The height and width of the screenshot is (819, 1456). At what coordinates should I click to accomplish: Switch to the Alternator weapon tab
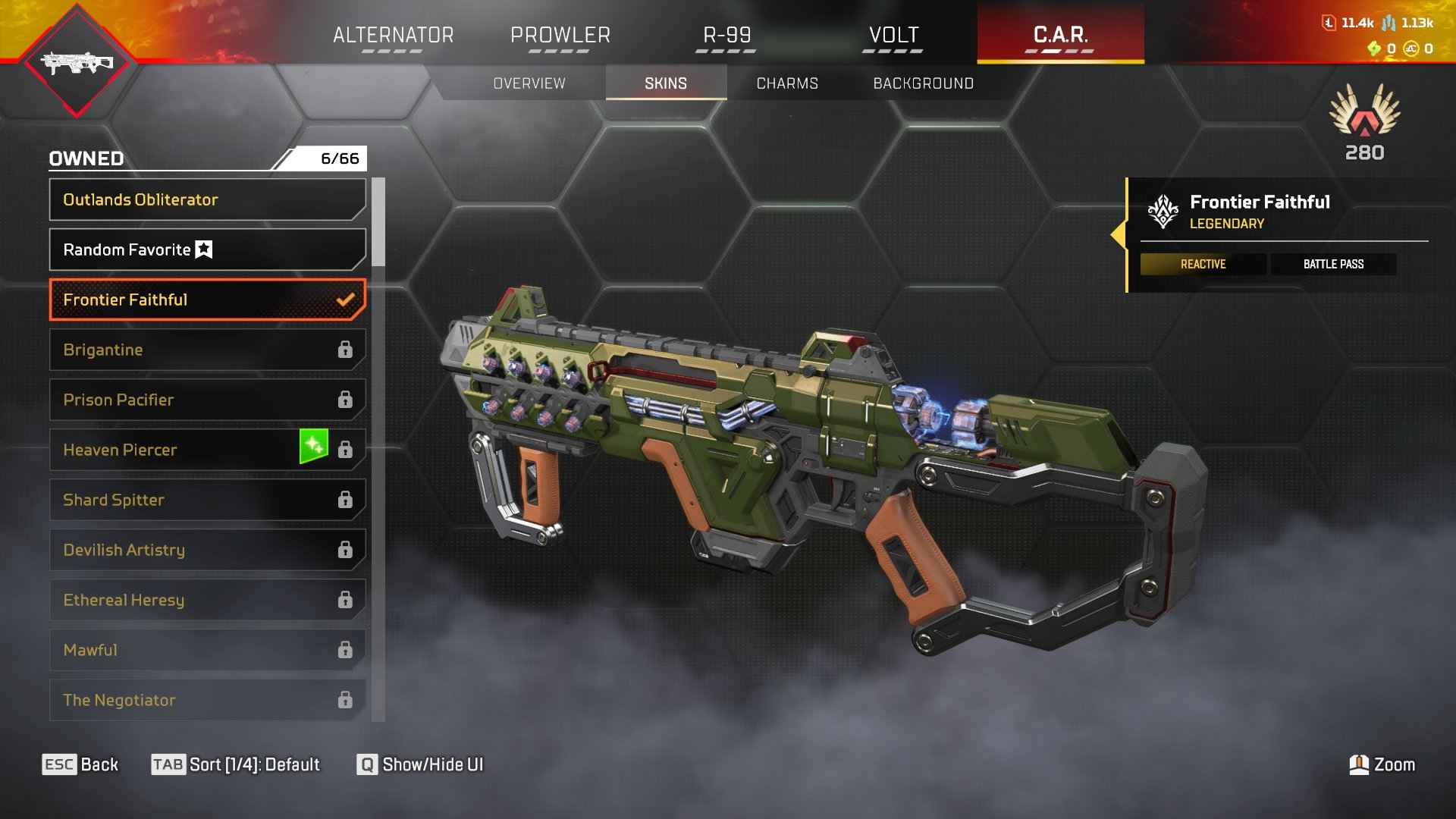(393, 35)
